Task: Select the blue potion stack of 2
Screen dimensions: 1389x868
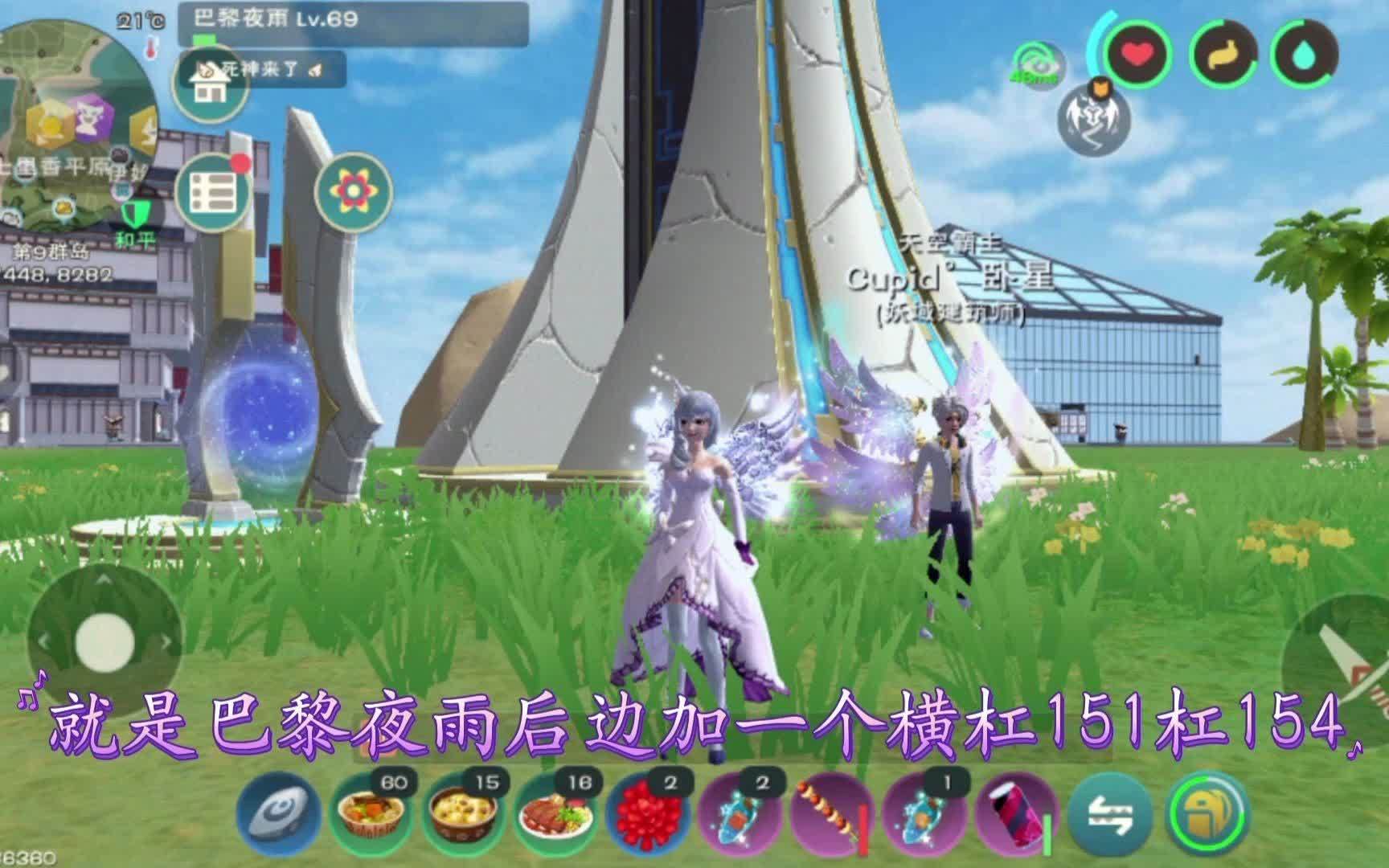Action: click(x=740, y=817)
